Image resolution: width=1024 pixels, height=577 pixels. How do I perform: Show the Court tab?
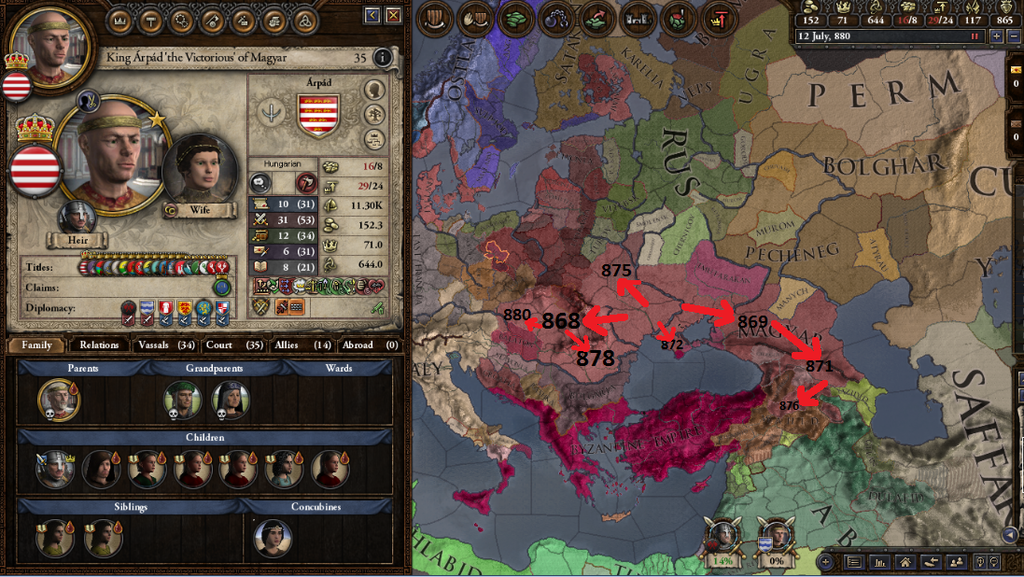point(232,345)
